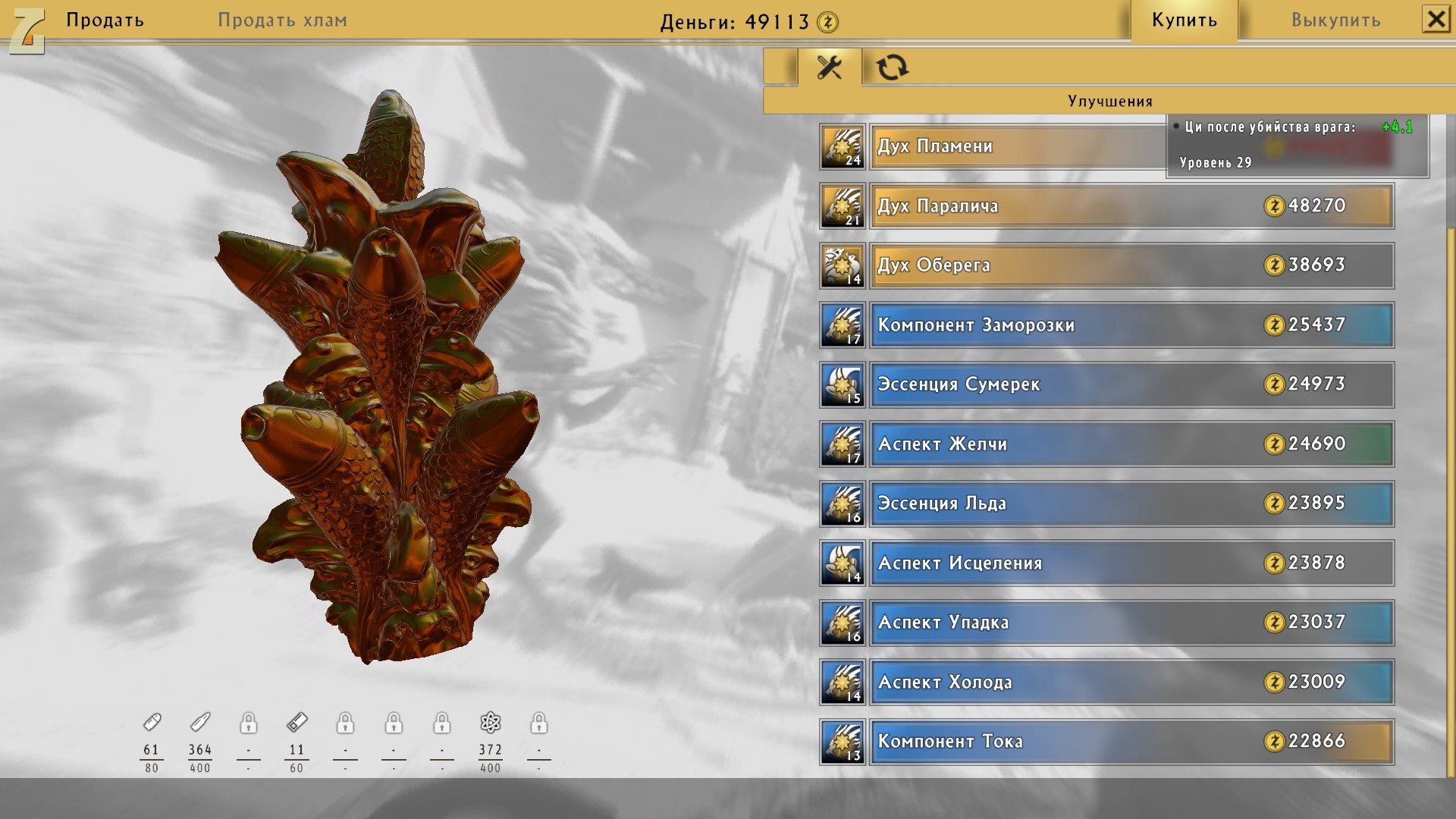This screenshot has width=1456, height=819.
Task: Click the Эссенция Льда upgrade row
Action: click(x=1131, y=504)
